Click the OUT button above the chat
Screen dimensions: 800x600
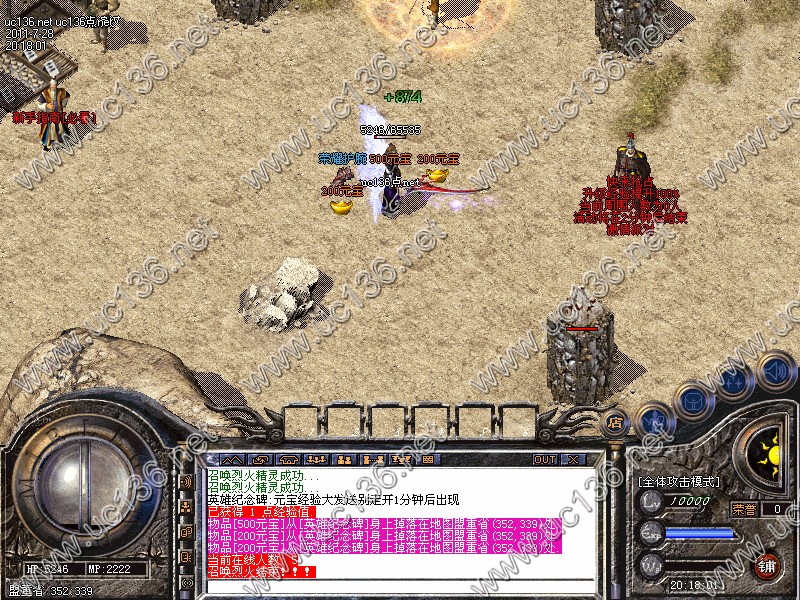click(545, 459)
